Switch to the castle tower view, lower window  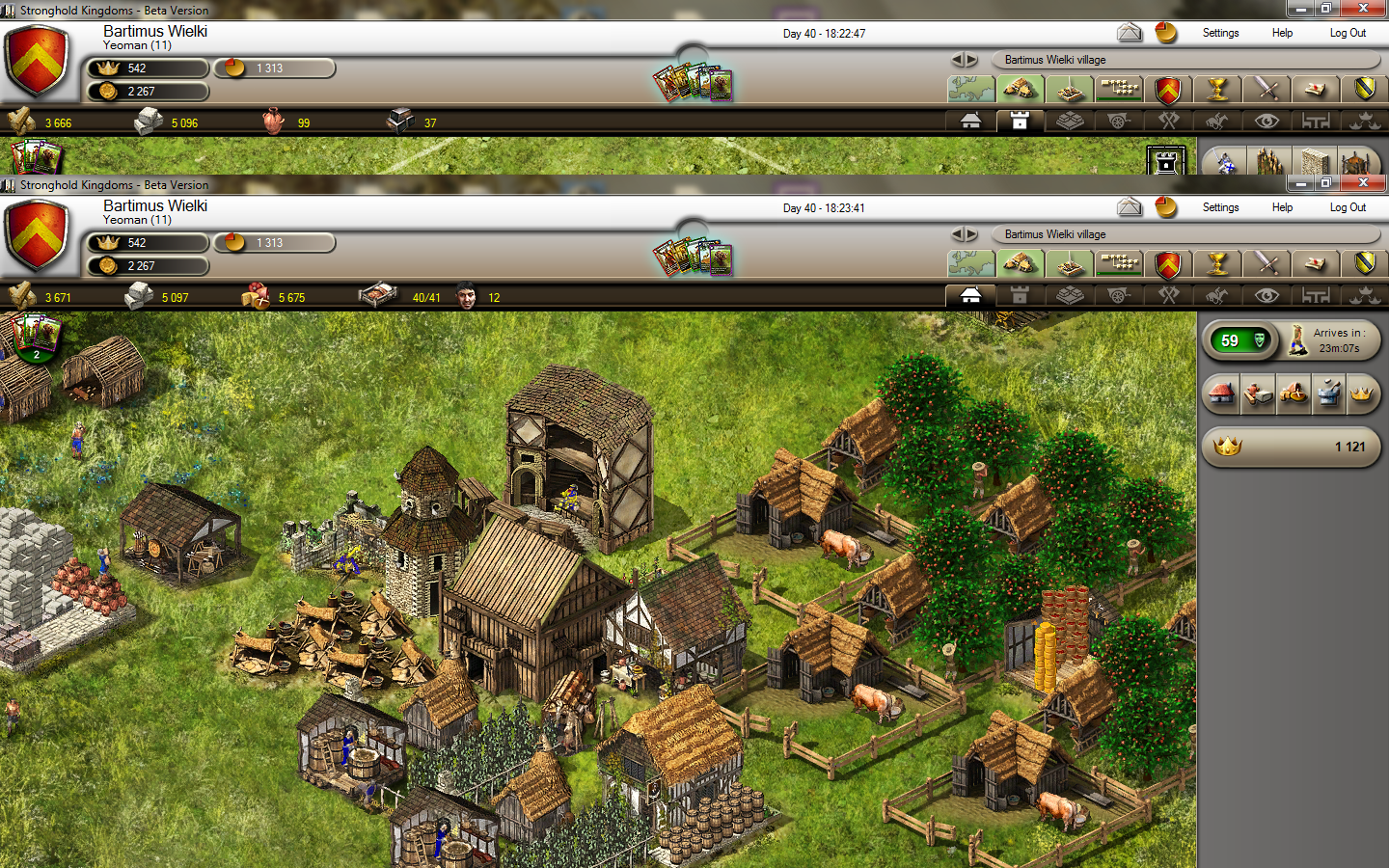click(1020, 296)
